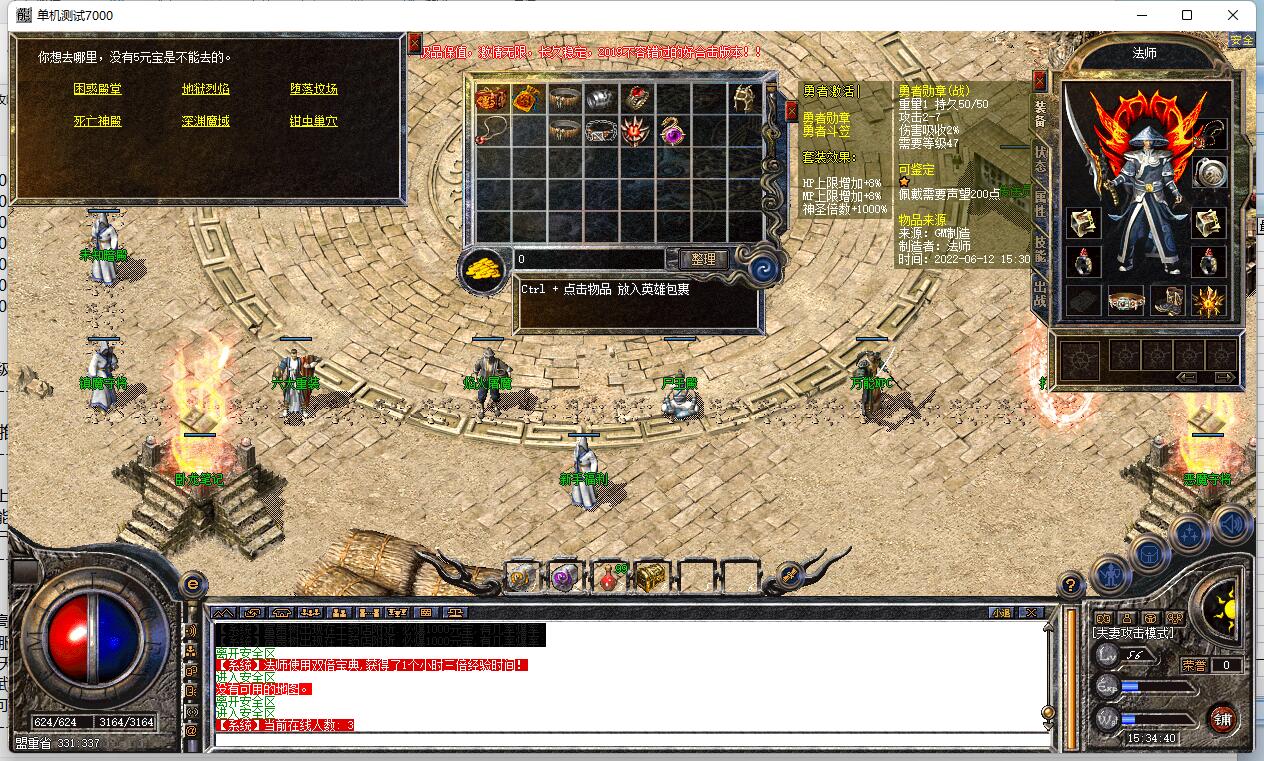Pick the 死亡神殿 destination option
The height and width of the screenshot is (761, 1264).
pos(97,121)
